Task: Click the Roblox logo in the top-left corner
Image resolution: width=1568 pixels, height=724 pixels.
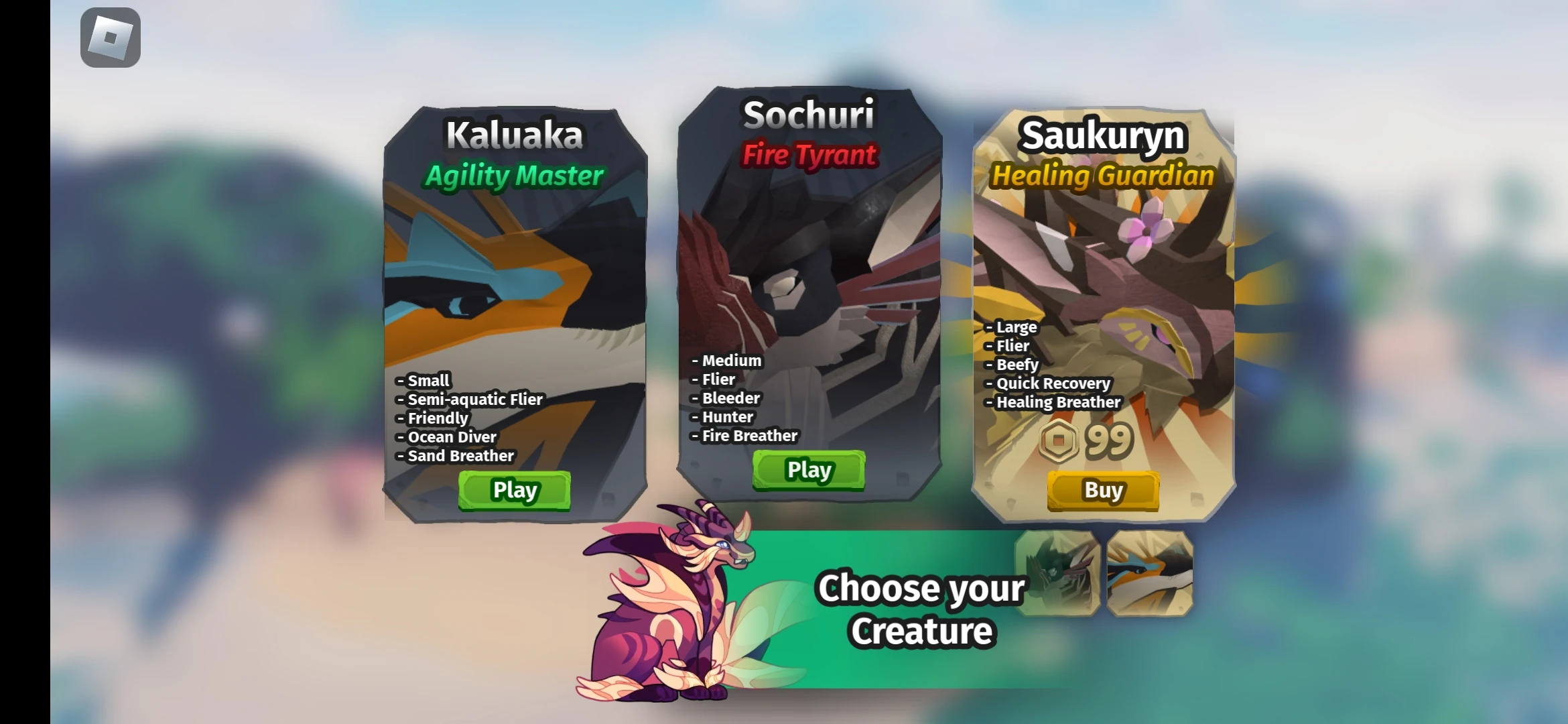Action: [111, 37]
